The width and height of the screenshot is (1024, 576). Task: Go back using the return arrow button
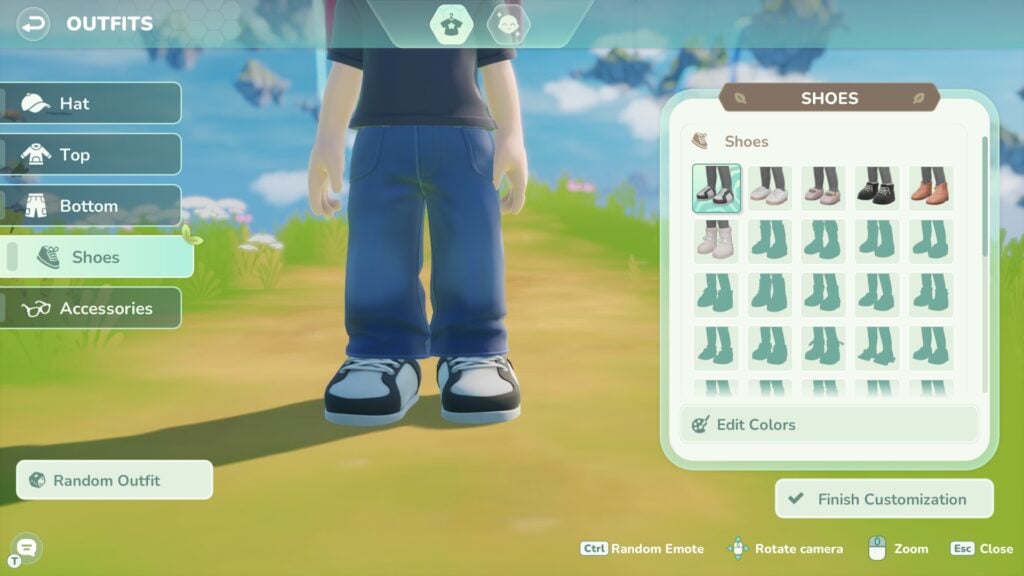(x=34, y=23)
